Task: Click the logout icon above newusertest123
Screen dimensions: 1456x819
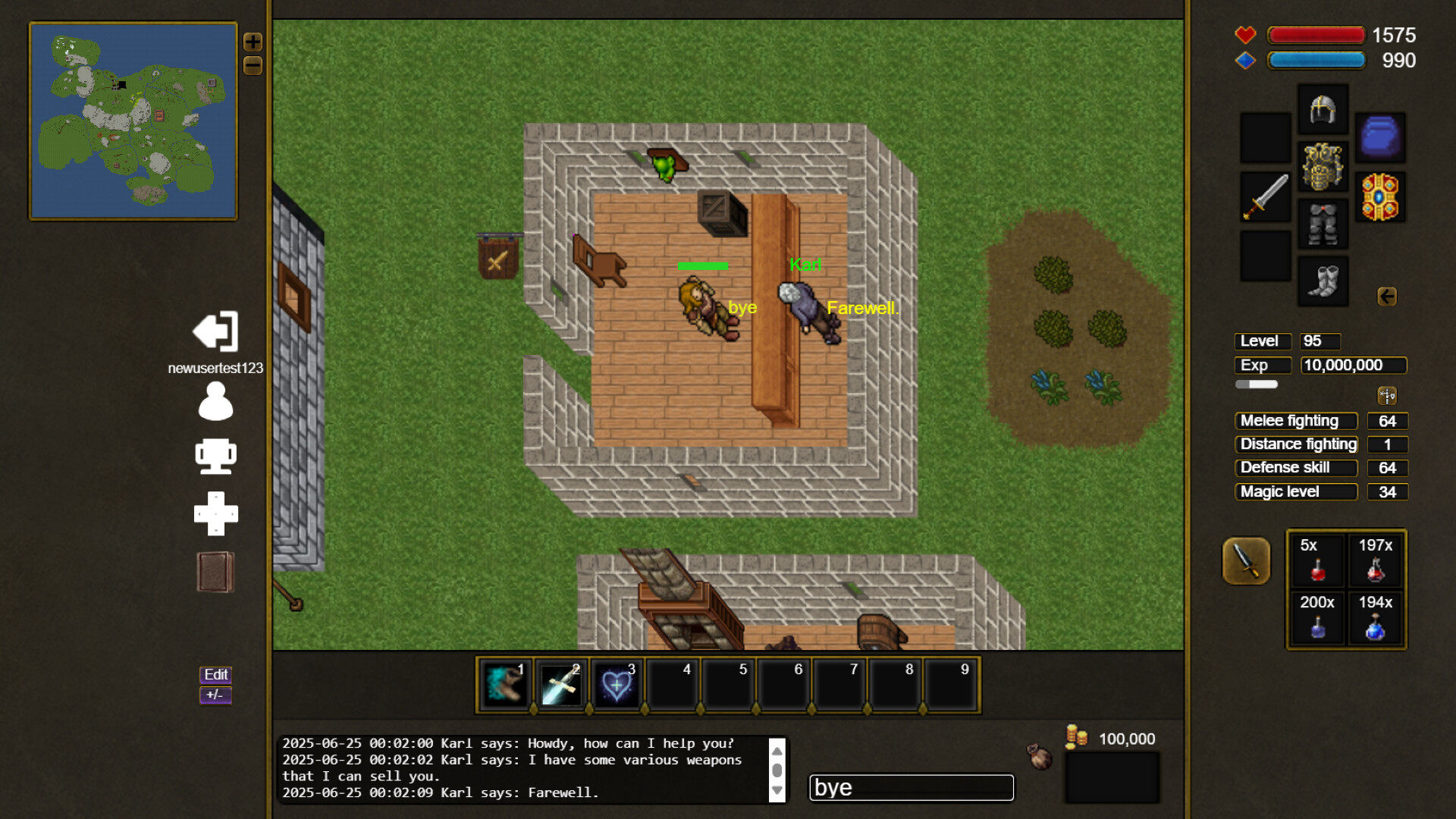Action: [x=215, y=331]
